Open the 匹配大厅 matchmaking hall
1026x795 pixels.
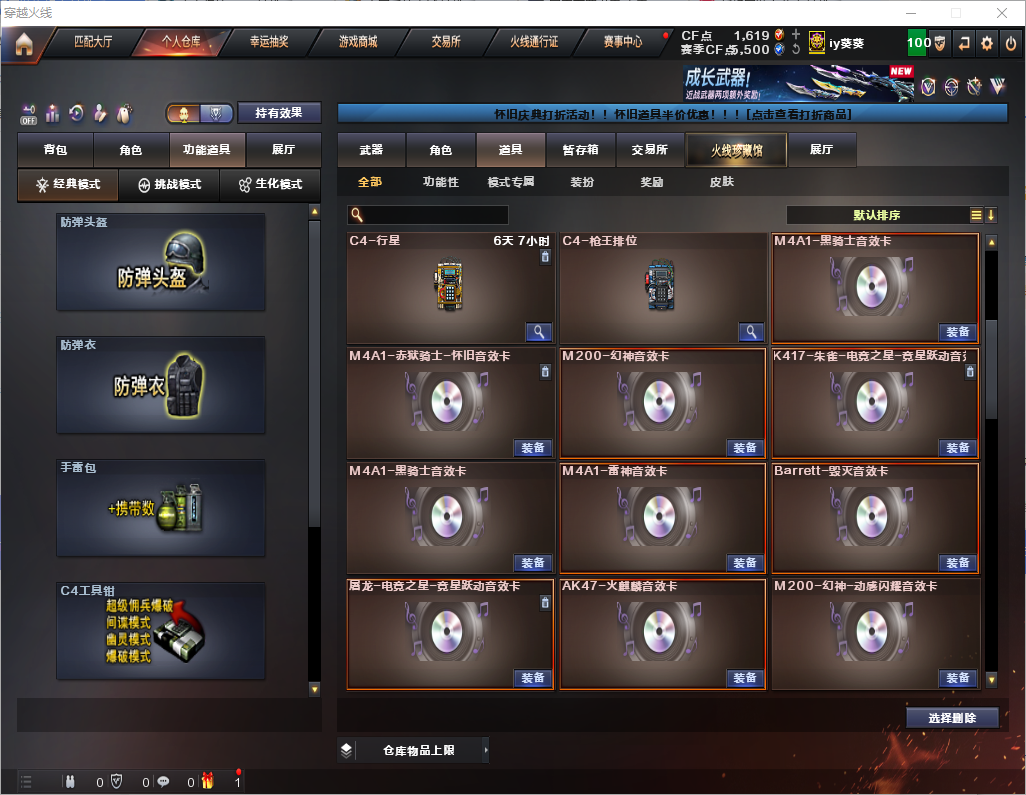pos(93,42)
